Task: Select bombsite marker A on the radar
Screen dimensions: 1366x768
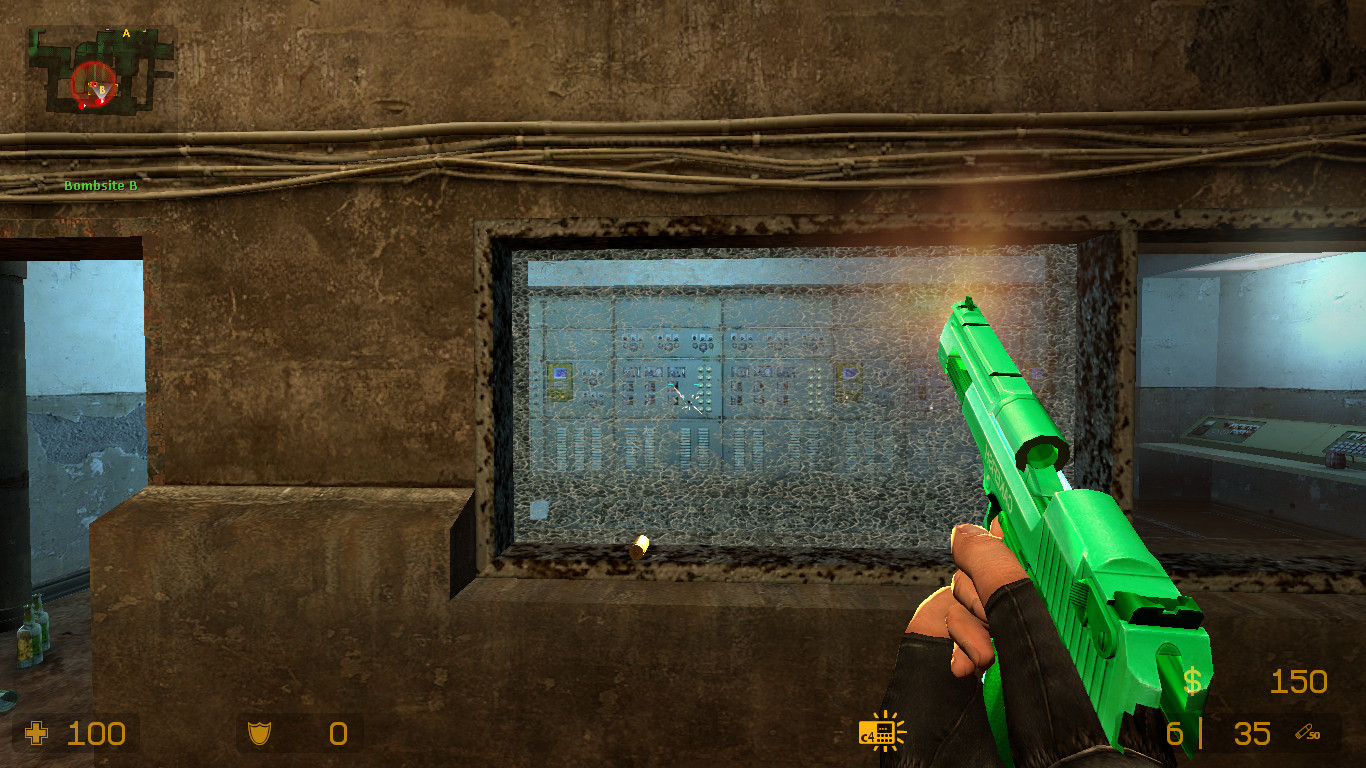Action: [126, 33]
